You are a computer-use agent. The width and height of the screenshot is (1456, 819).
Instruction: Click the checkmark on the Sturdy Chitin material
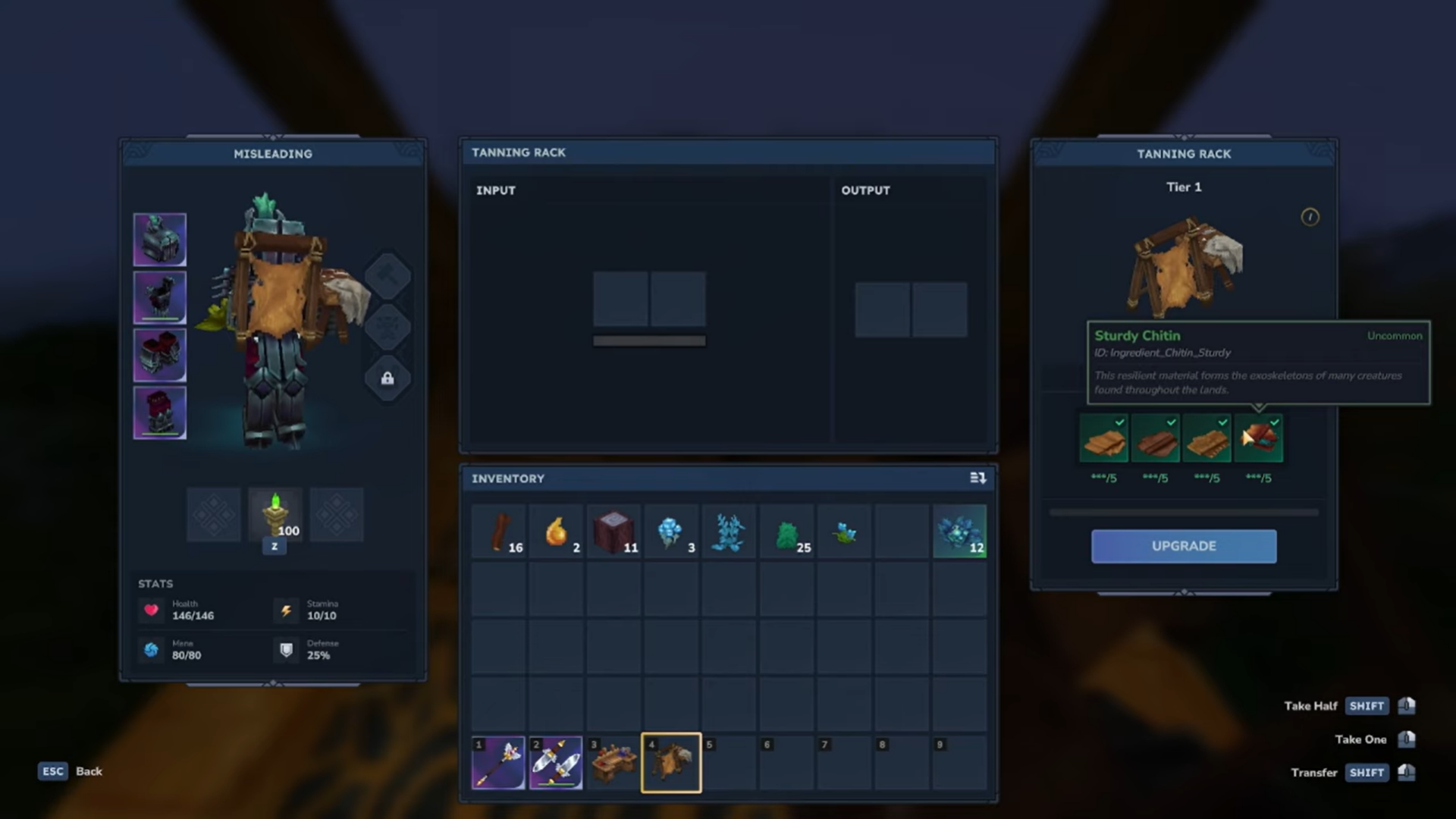pos(1275,422)
